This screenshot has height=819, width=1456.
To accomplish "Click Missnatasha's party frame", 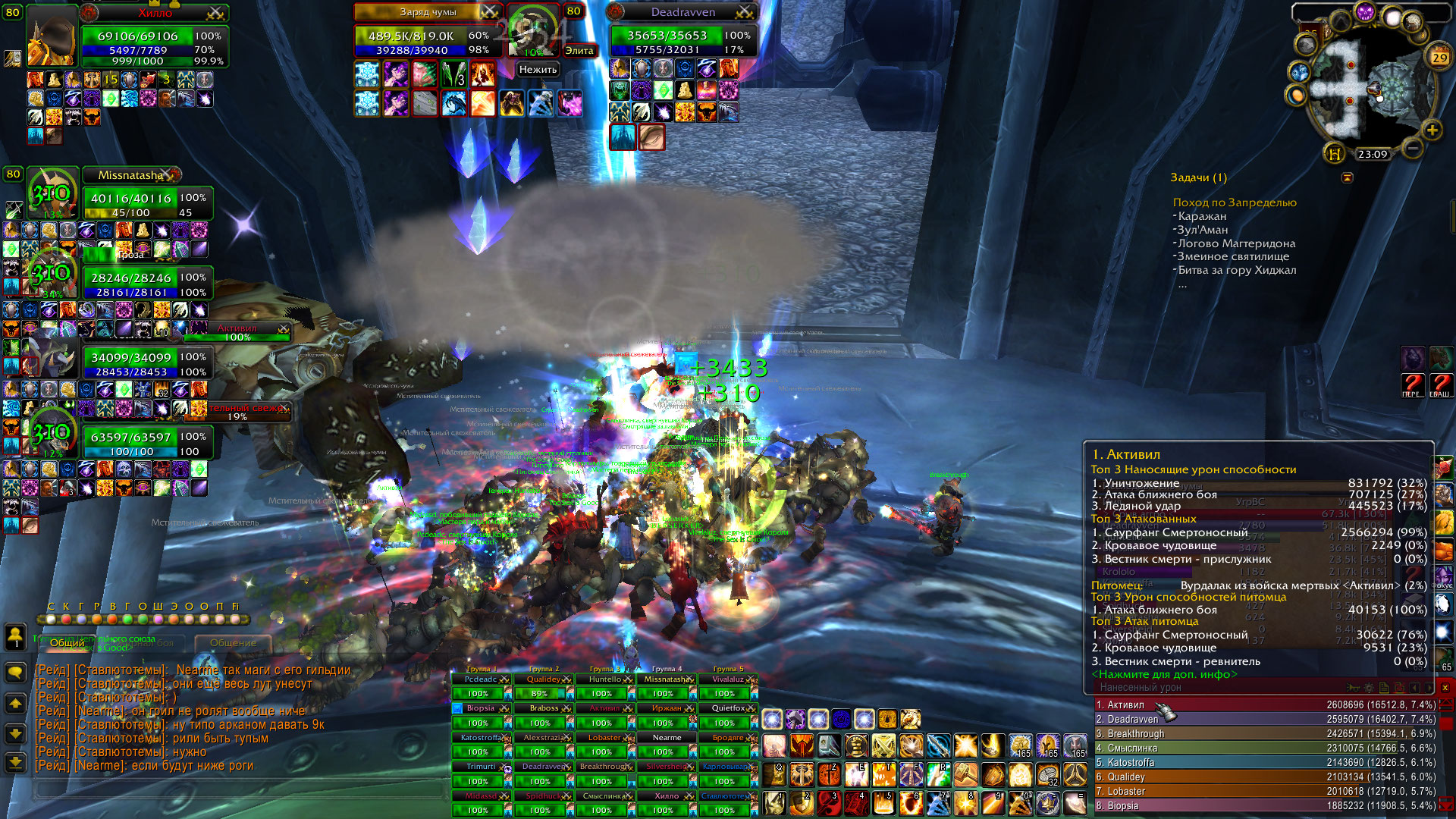I will [130, 175].
